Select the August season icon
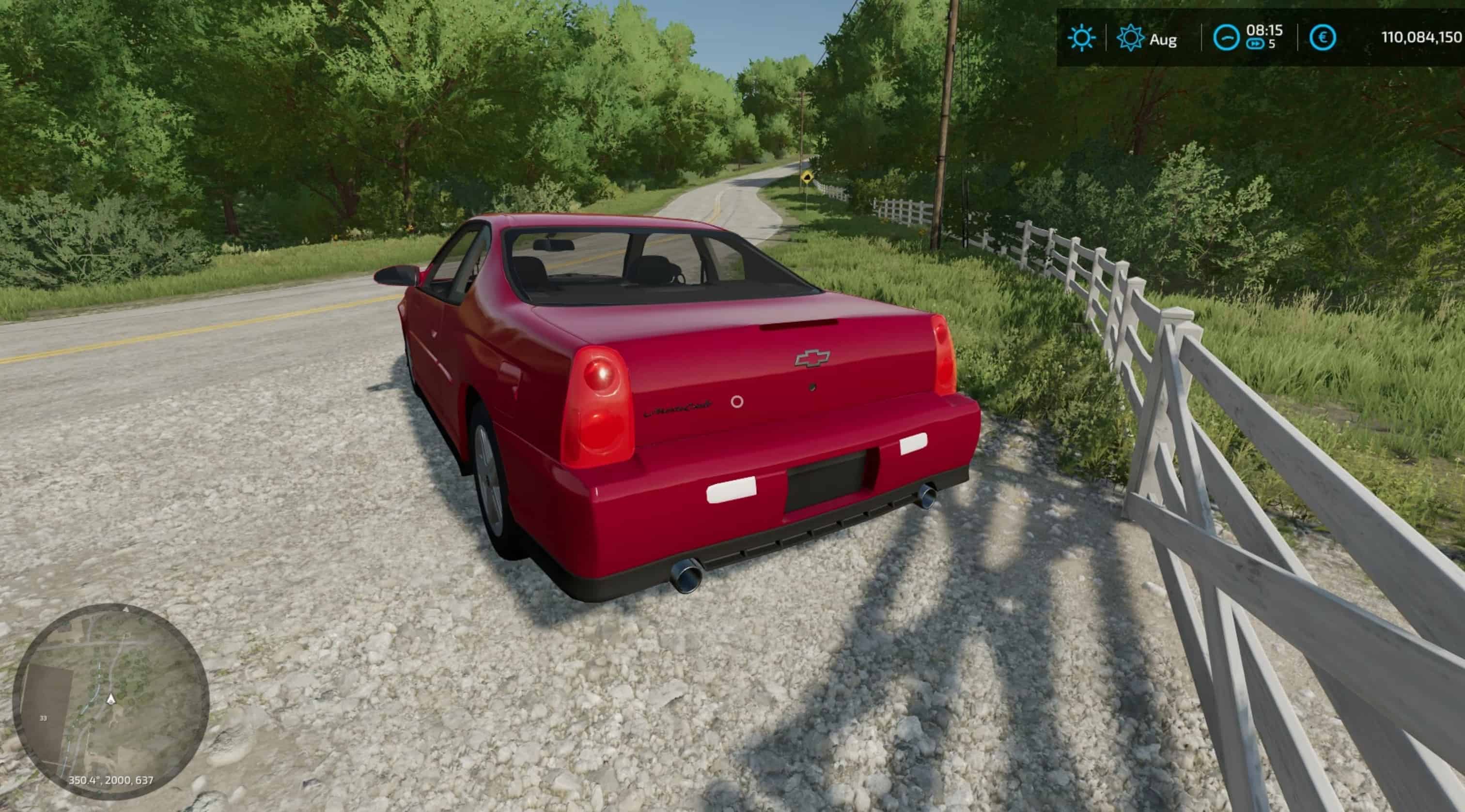 click(x=1130, y=39)
